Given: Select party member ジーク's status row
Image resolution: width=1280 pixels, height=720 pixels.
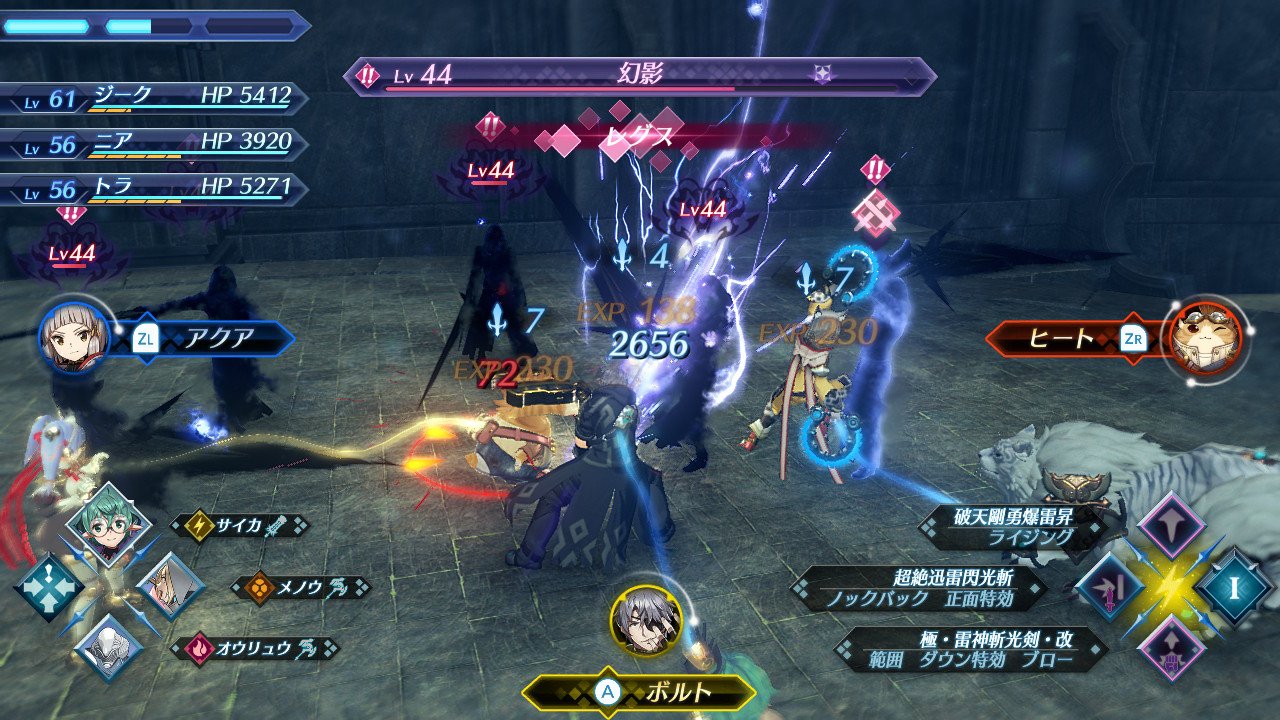Looking at the screenshot, I should pyautogui.click(x=155, y=97).
